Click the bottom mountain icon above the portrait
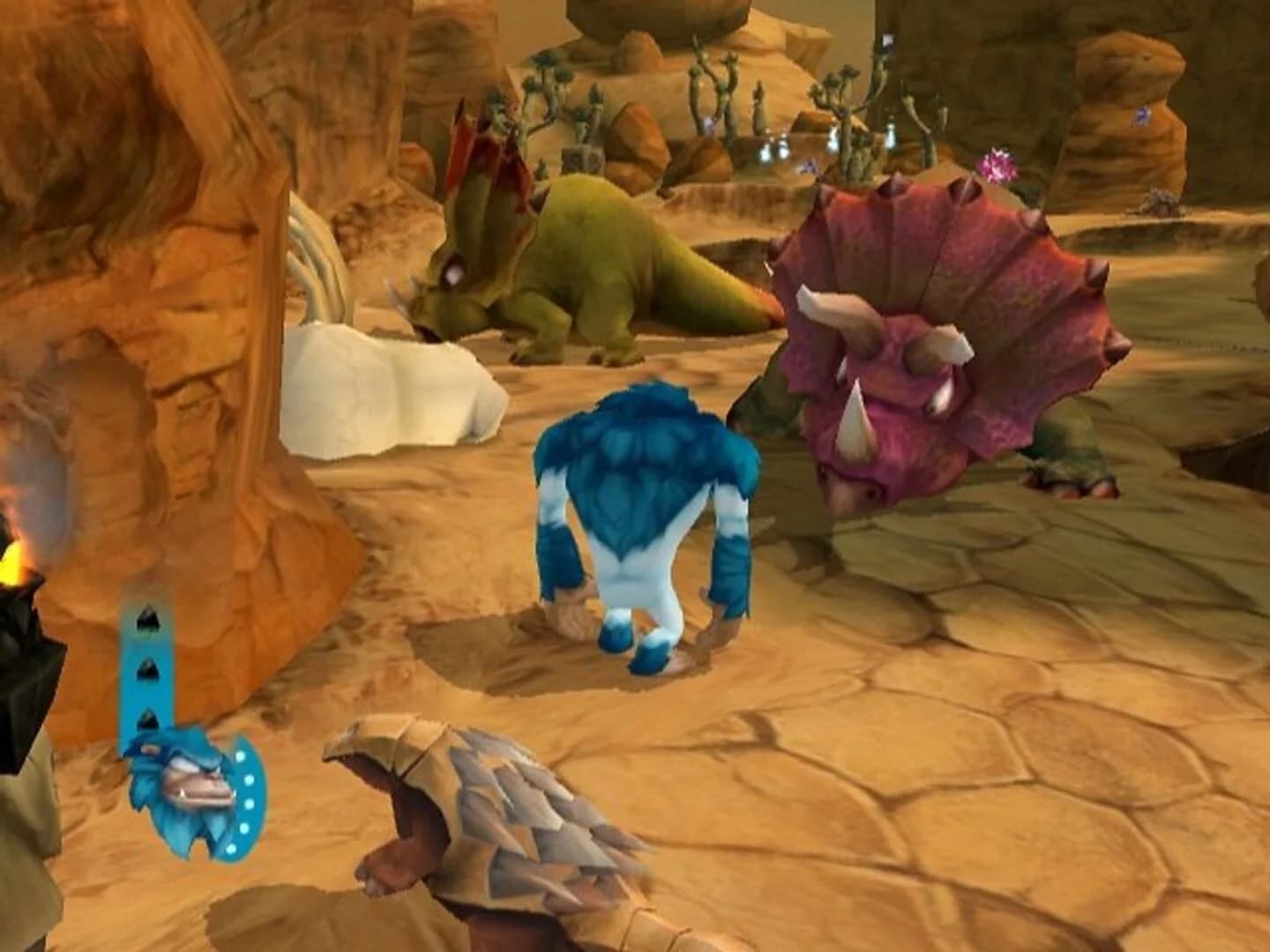Image resolution: width=1270 pixels, height=952 pixels. (x=149, y=718)
